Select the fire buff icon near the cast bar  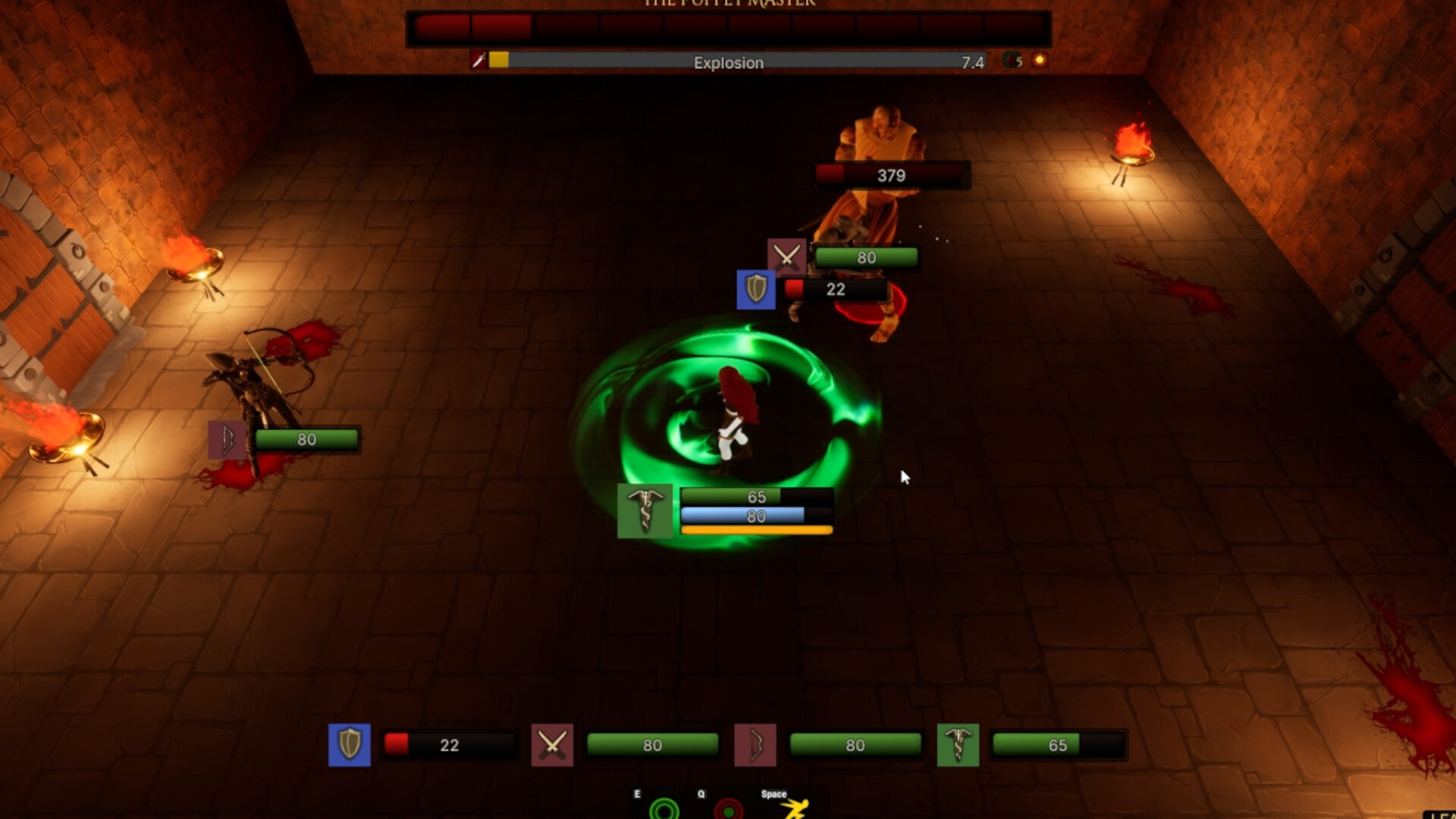(1041, 61)
